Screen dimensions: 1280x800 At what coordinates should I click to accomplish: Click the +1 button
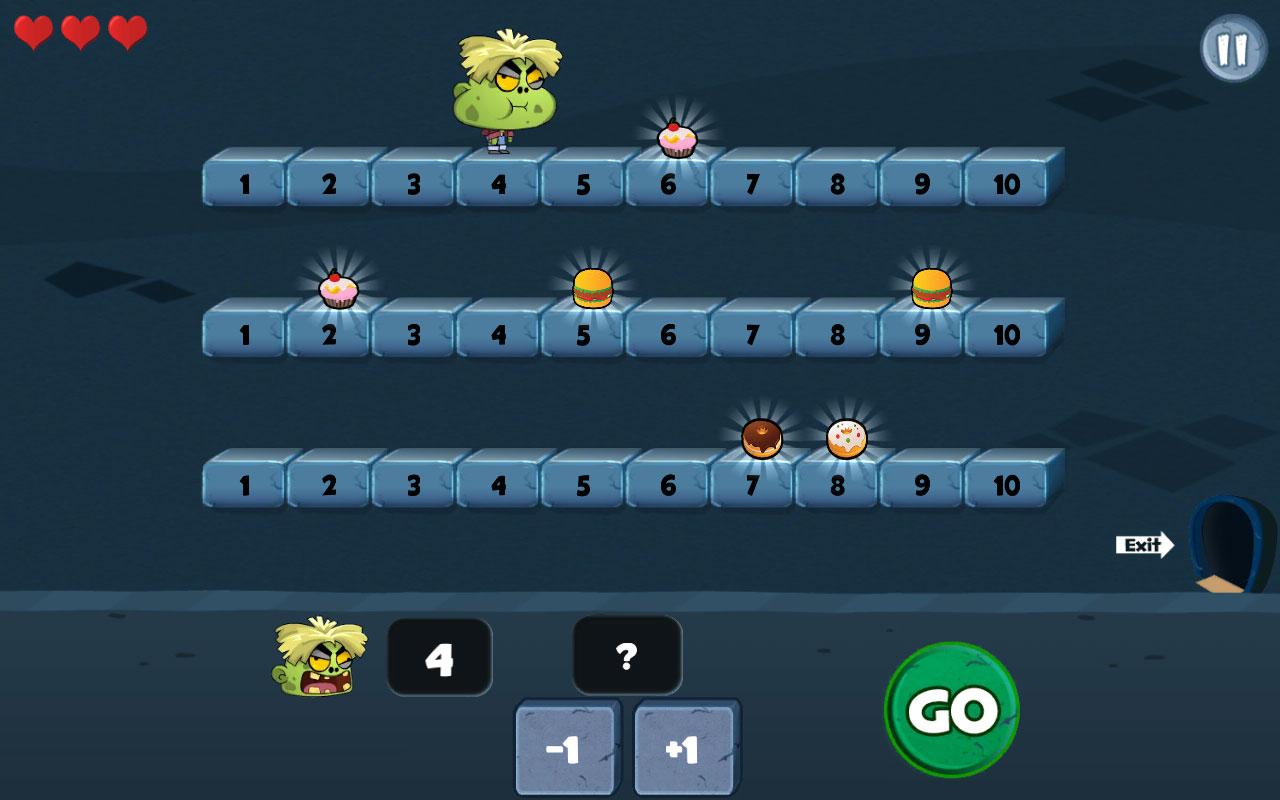coord(684,745)
